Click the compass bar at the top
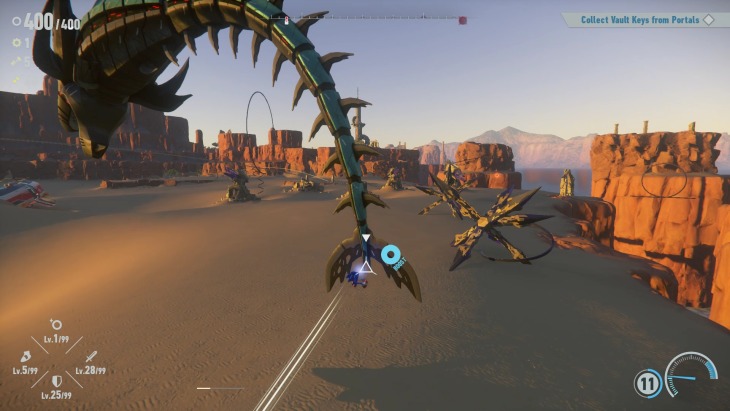 [372, 19]
